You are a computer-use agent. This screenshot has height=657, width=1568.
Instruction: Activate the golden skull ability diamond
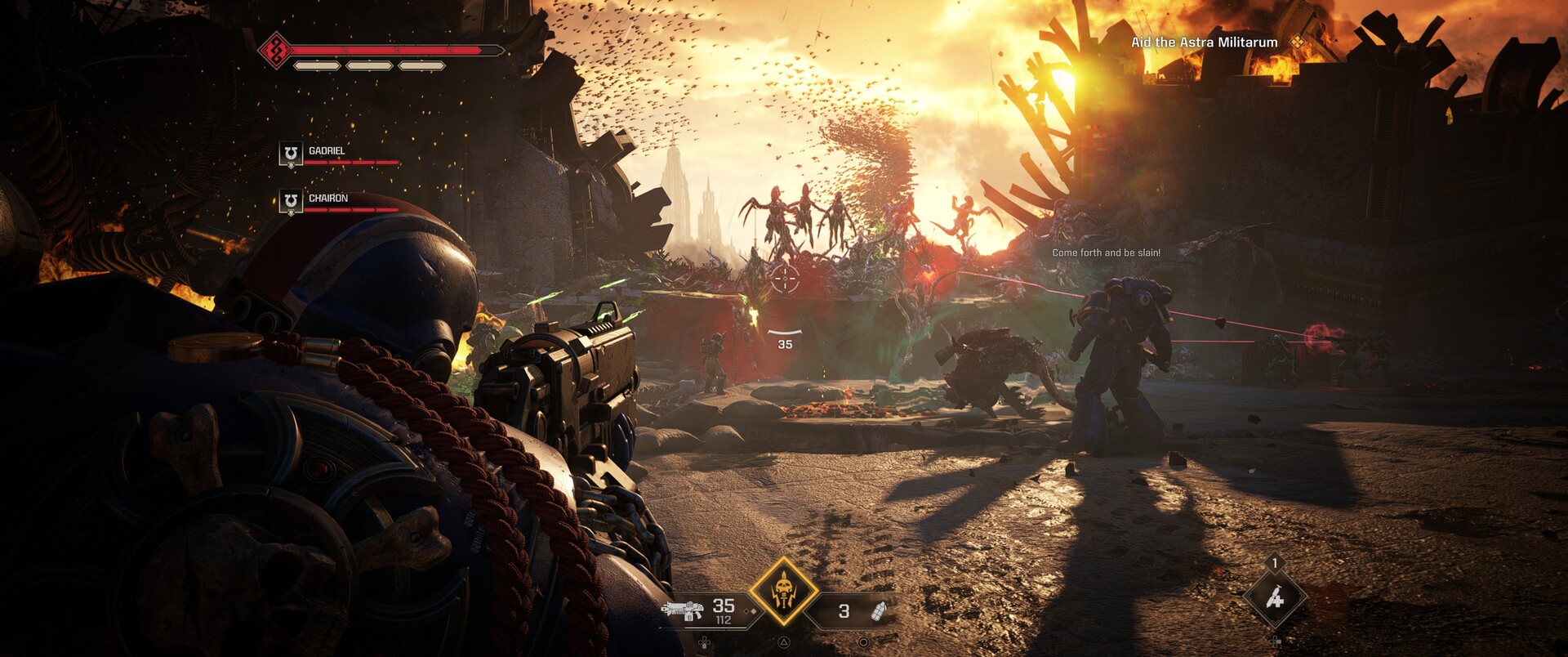(x=784, y=591)
